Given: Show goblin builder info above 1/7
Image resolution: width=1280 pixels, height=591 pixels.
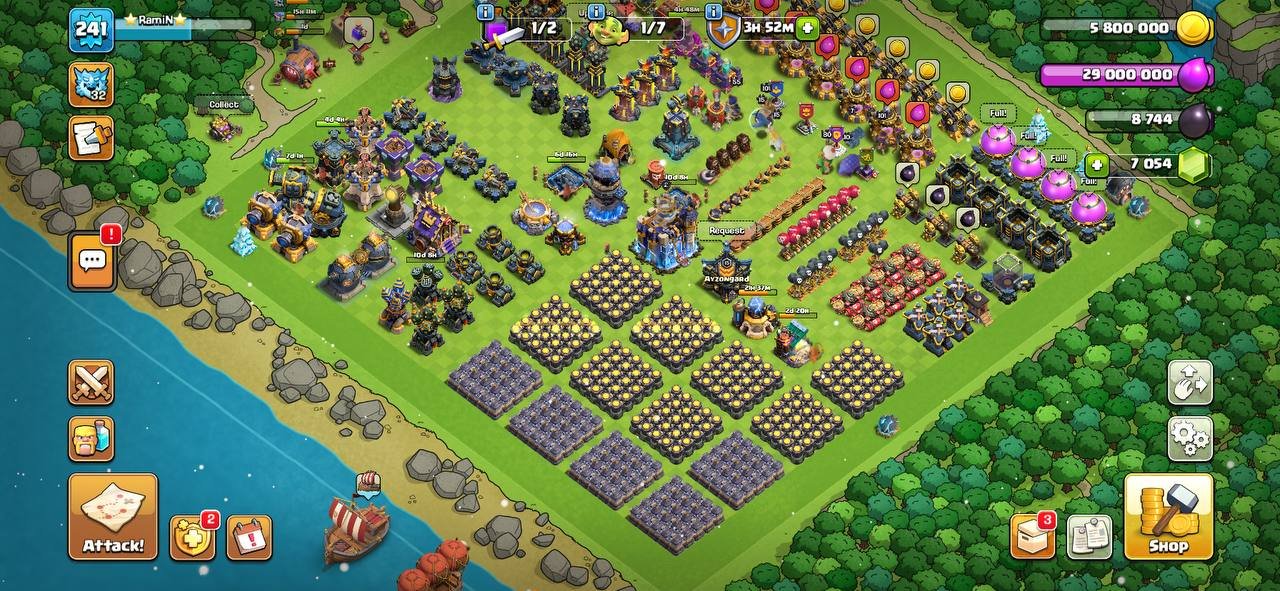Looking at the screenshot, I should 597,12.
